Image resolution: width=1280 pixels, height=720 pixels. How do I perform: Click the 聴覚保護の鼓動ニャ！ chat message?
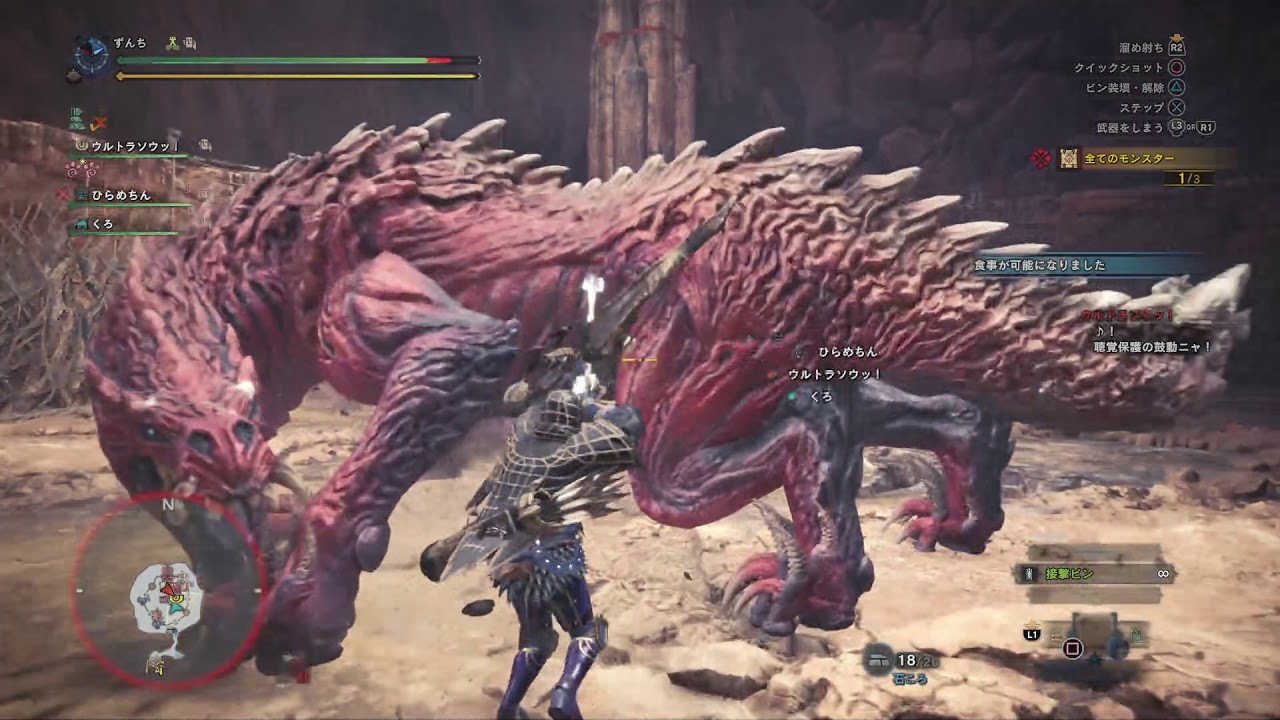[1152, 347]
